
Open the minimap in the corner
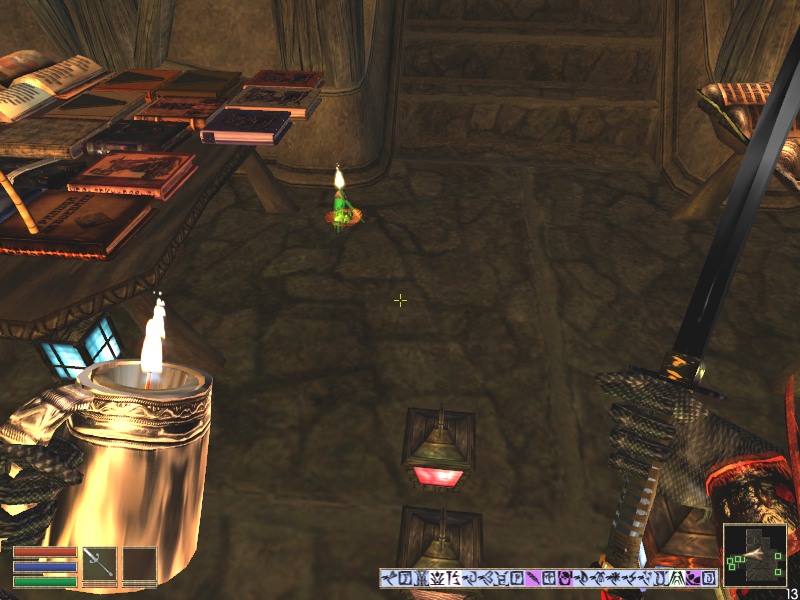754,555
